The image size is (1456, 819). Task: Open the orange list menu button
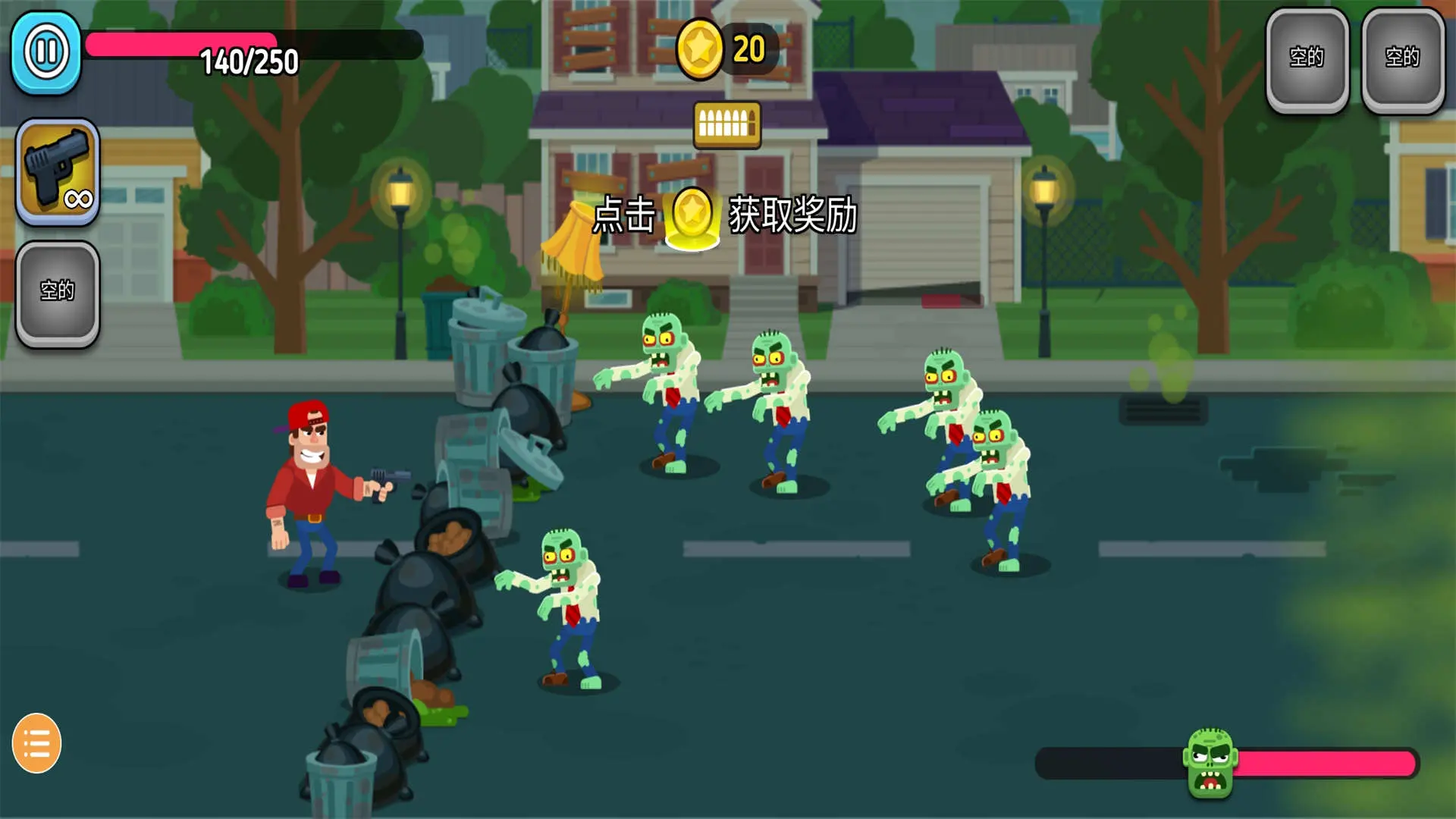point(36,743)
